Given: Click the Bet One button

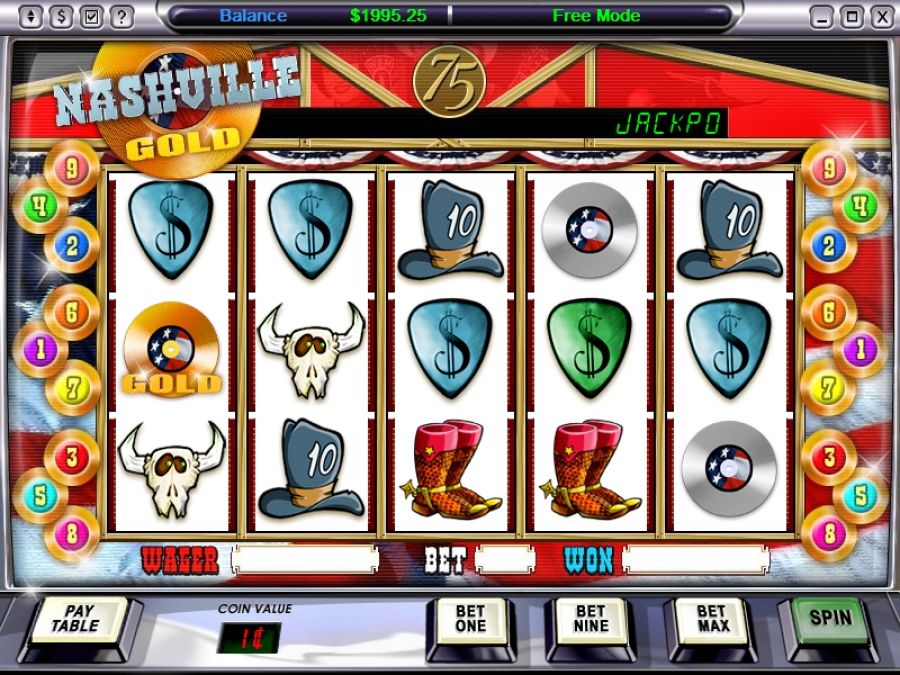Looking at the screenshot, I should 470,620.
